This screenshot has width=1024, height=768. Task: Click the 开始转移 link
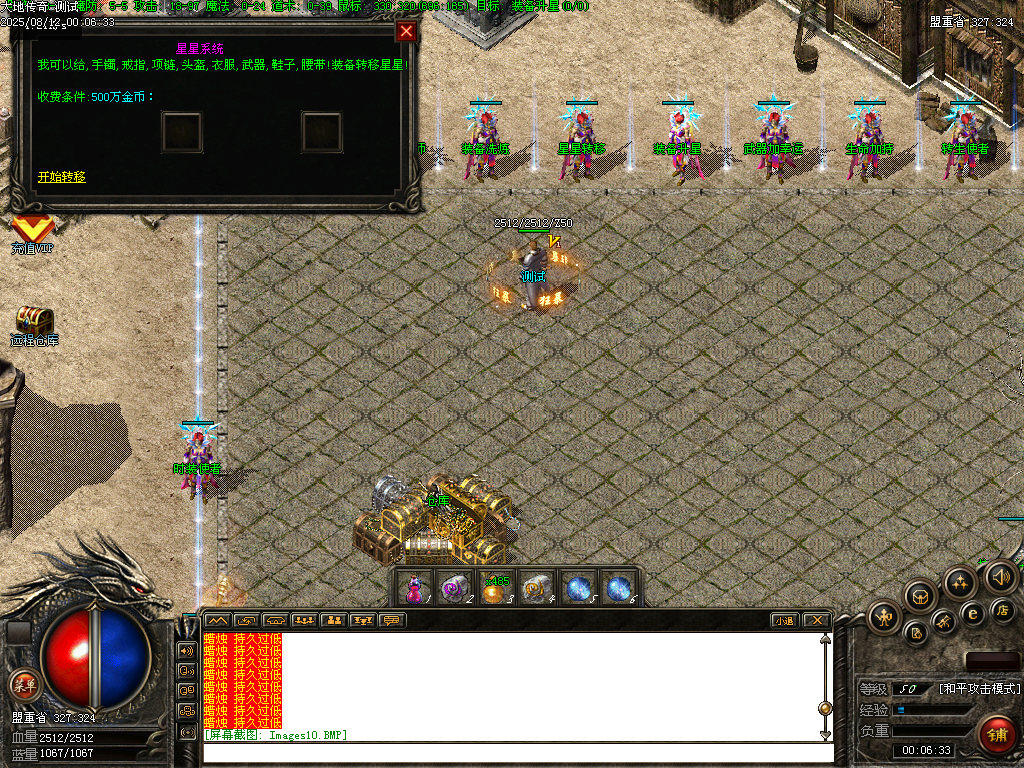[62, 177]
